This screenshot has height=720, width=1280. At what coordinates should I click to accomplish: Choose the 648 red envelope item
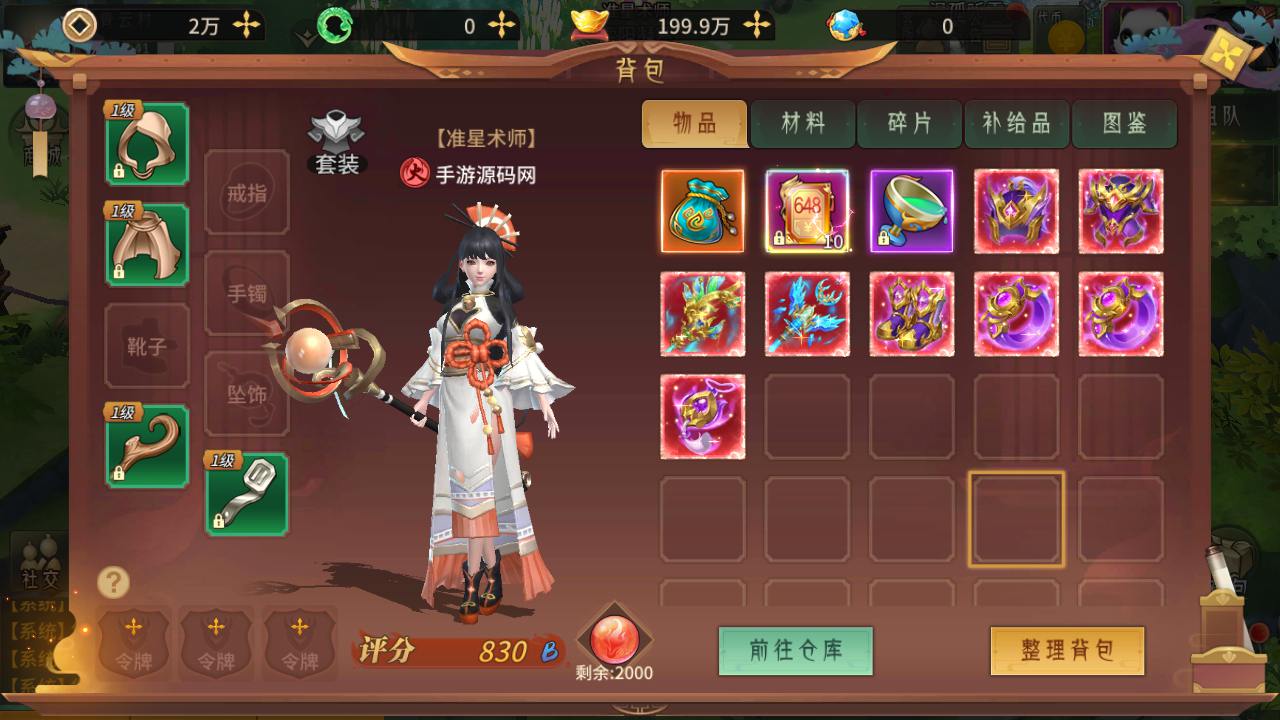pyautogui.click(x=807, y=211)
